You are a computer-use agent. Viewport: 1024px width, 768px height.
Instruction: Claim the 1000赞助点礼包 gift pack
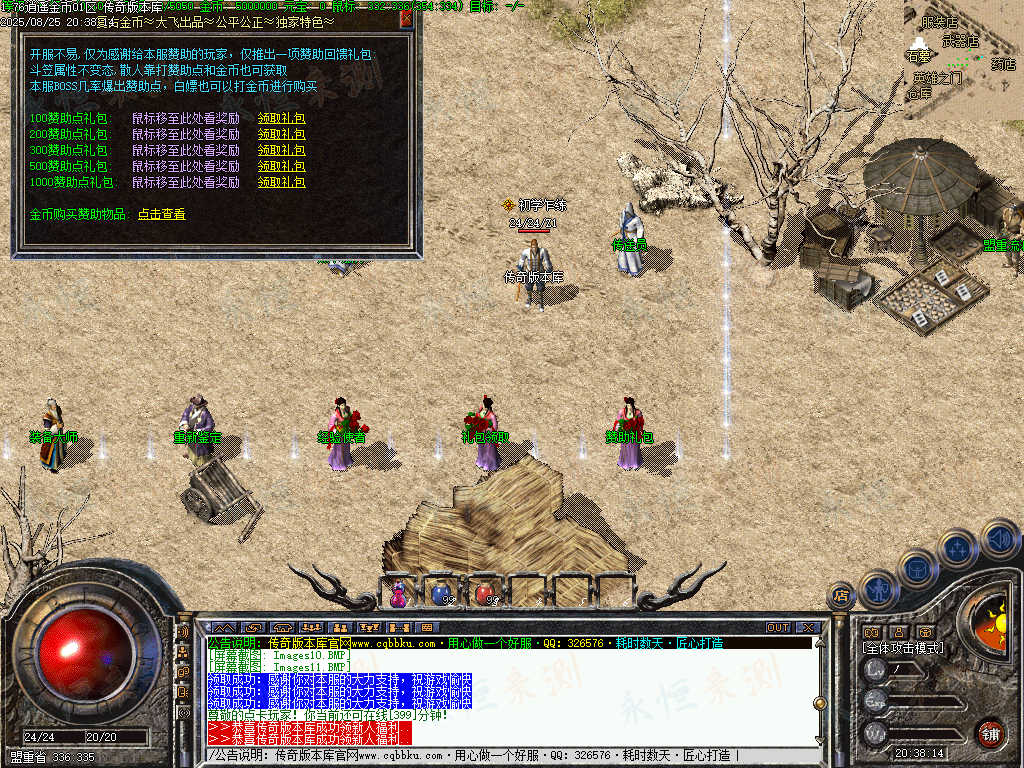click(x=281, y=182)
